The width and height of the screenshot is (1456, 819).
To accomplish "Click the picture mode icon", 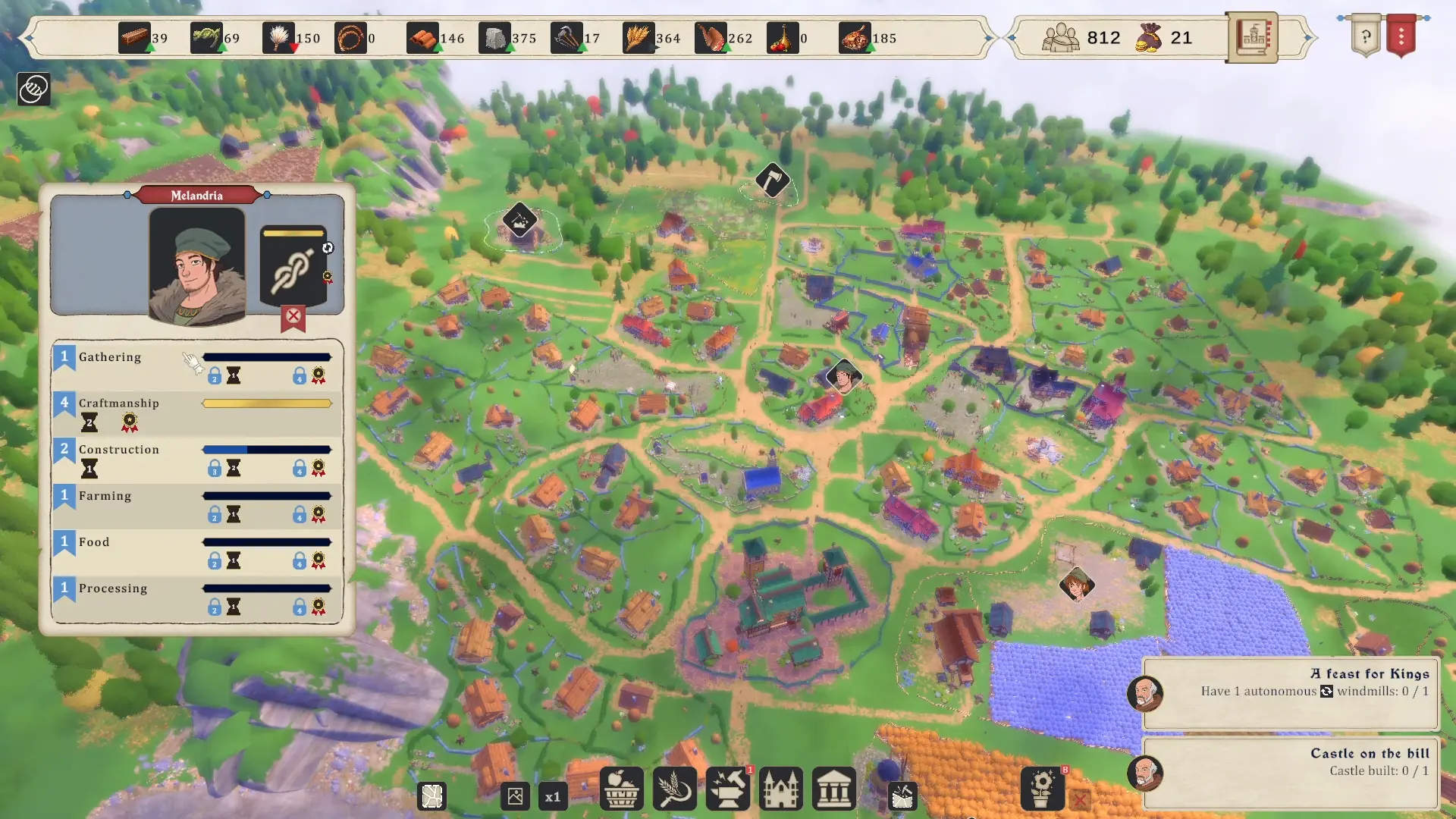I will [515, 797].
